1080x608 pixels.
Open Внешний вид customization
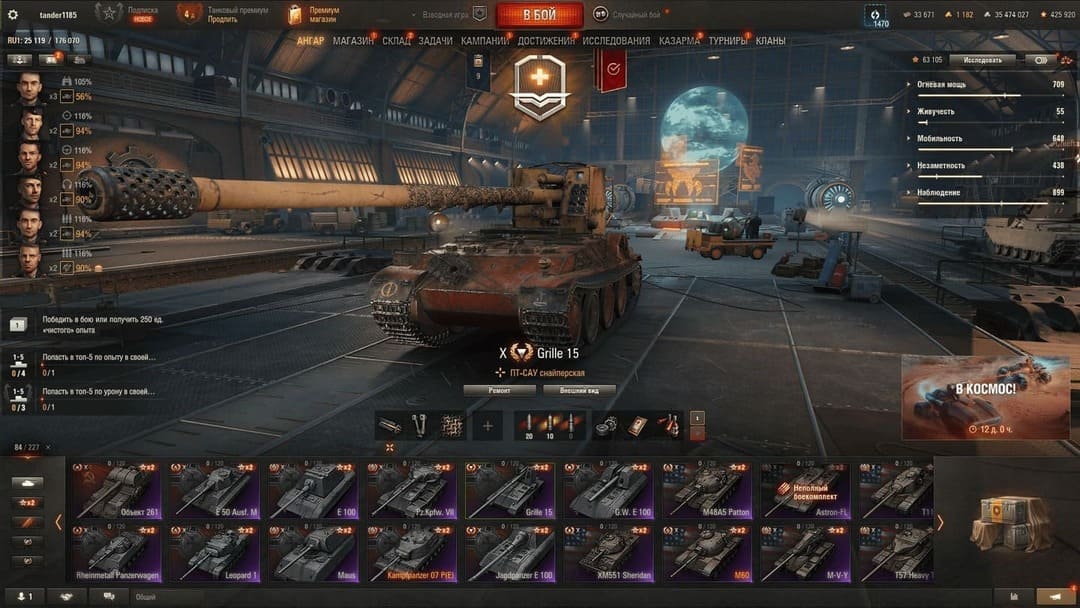tap(579, 390)
